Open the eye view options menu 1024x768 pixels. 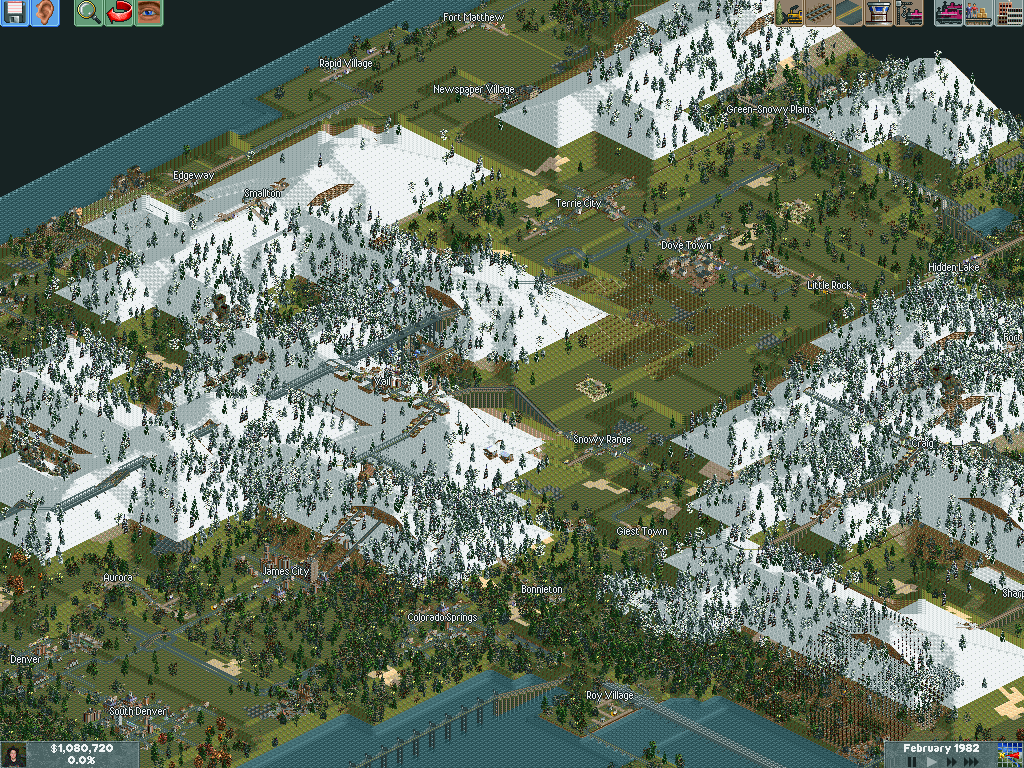coord(149,13)
